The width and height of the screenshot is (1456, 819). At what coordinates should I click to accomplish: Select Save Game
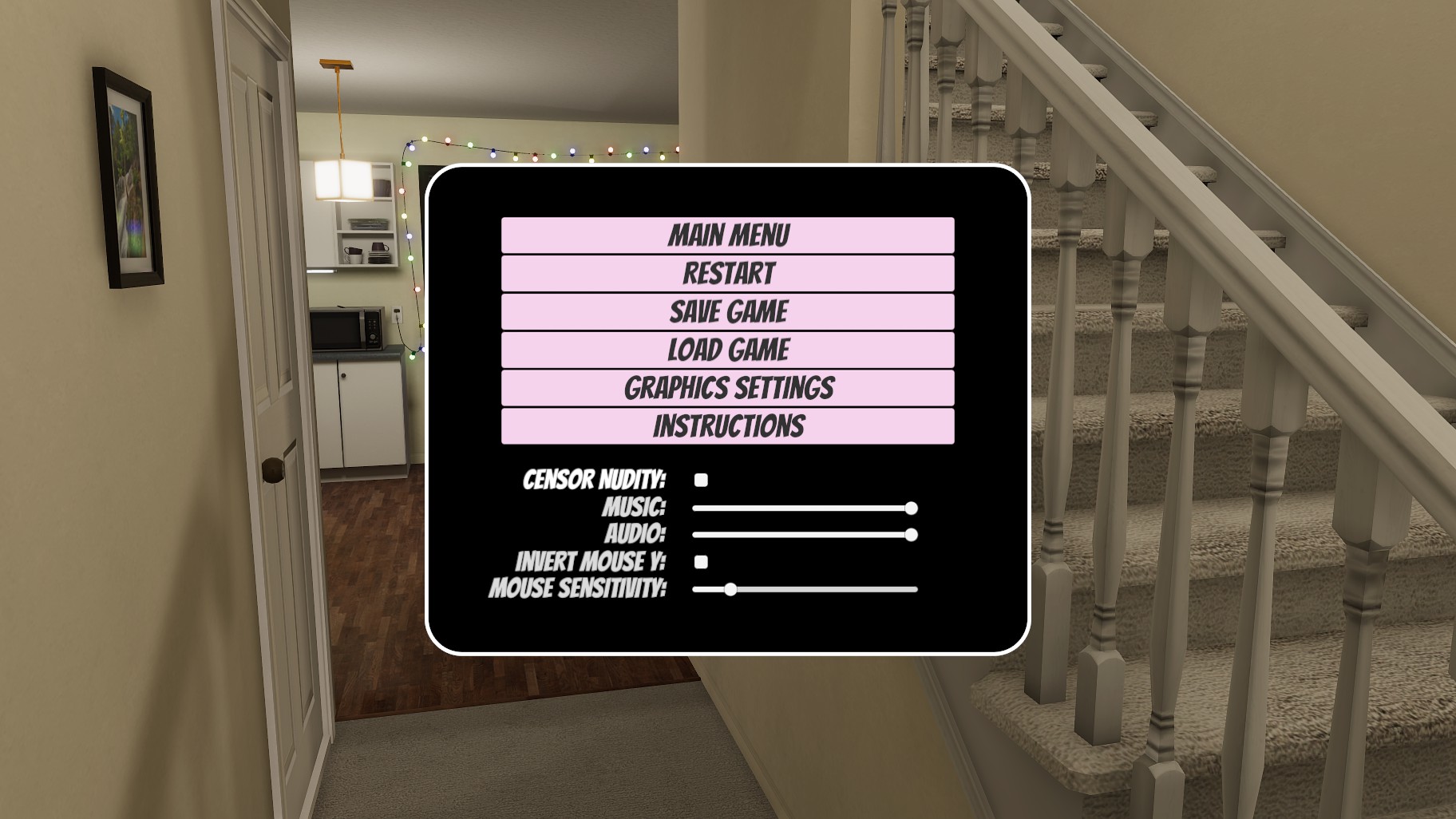tap(727, 312)
